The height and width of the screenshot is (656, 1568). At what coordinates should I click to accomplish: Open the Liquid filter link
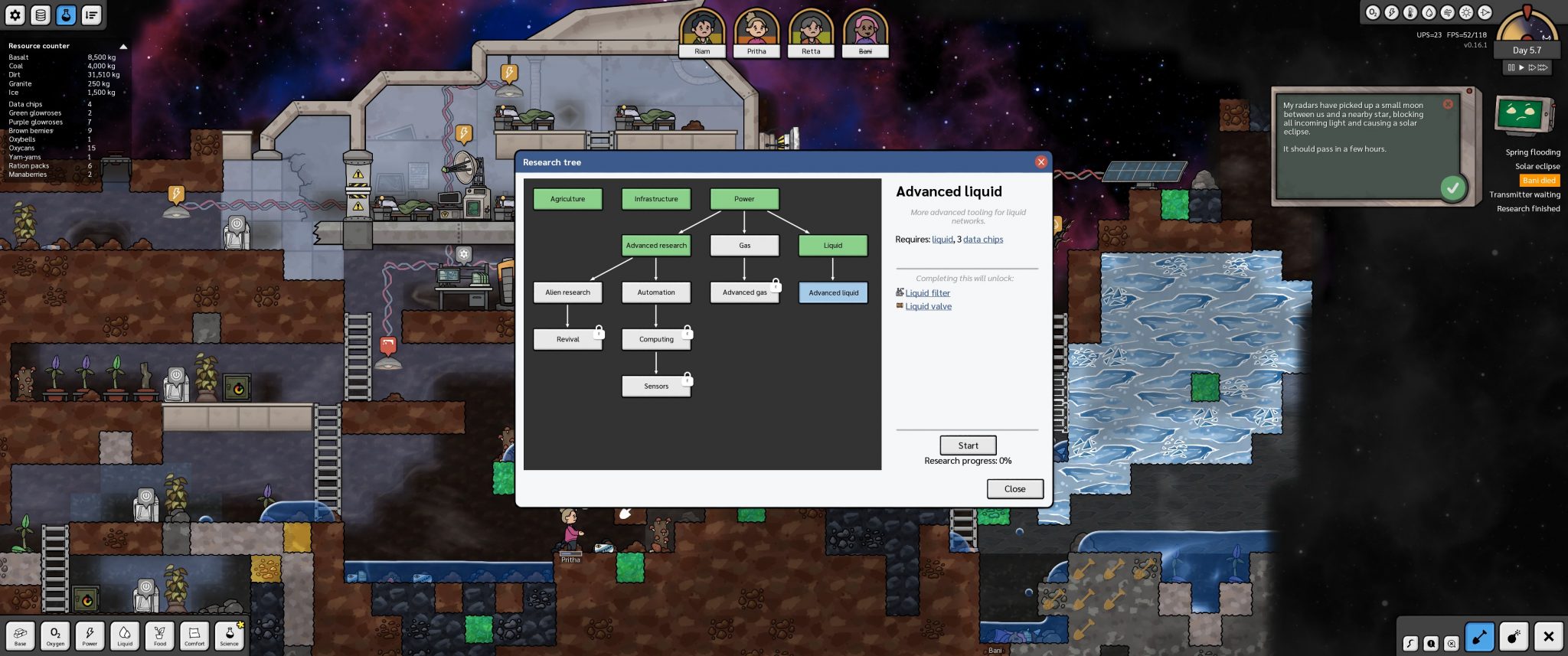point(927,293)
